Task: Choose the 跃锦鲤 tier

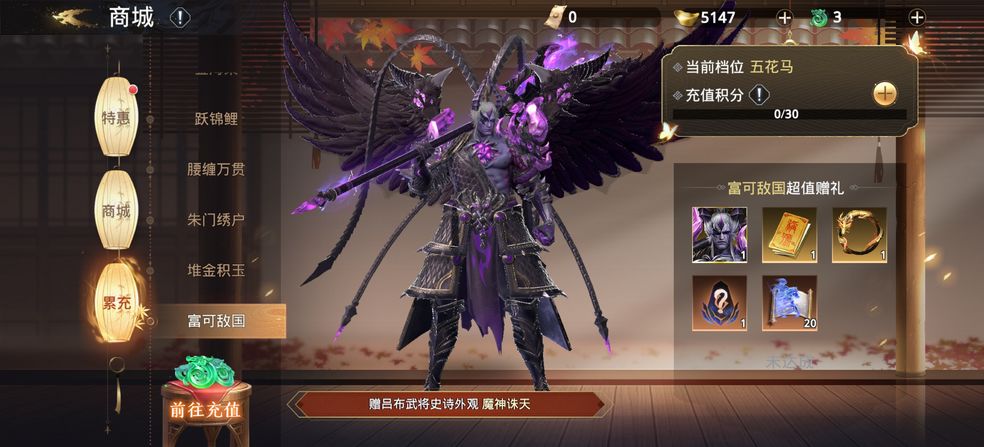Action: click(x=216, y=118)
